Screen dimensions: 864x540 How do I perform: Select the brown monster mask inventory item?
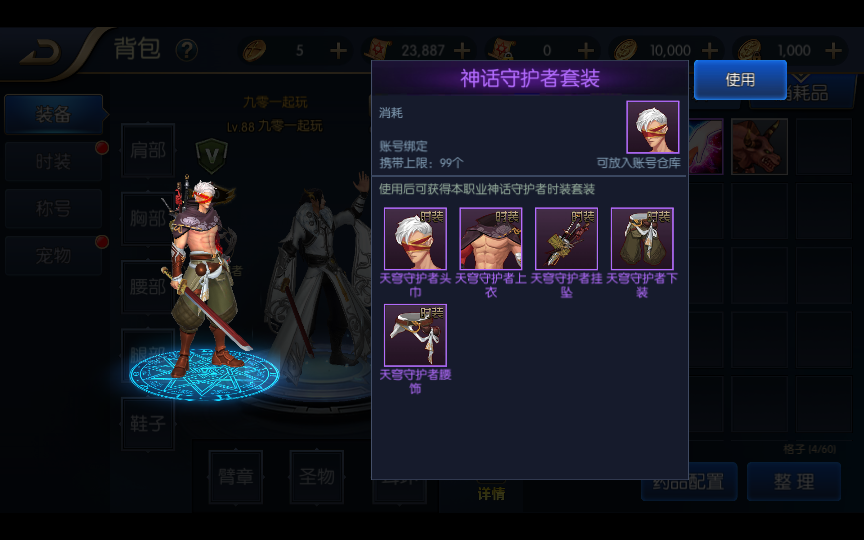(x=759, y=147)
